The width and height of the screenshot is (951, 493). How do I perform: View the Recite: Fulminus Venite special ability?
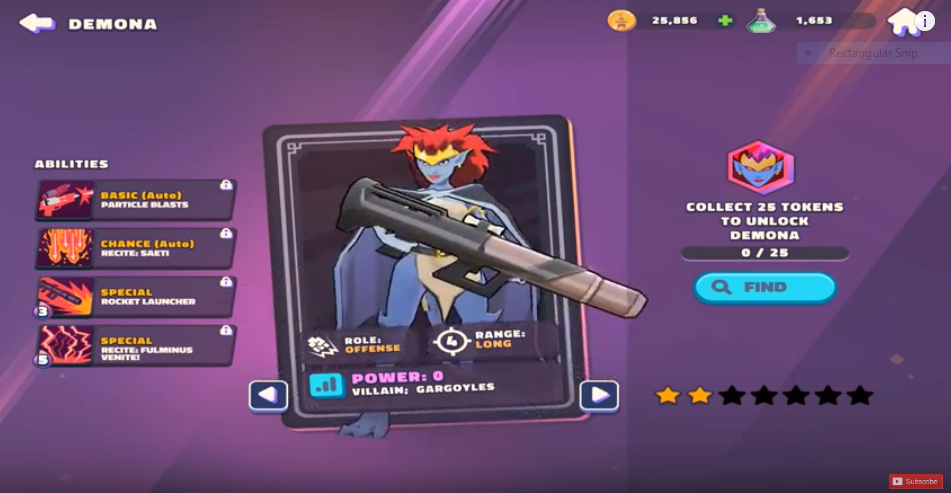135,345
